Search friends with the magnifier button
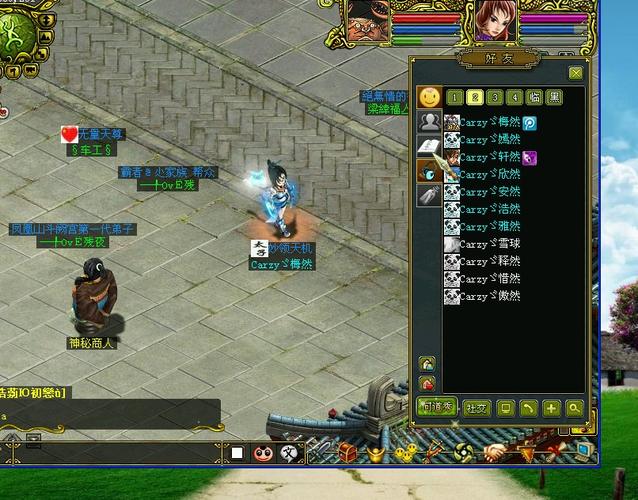This screenshot has width=638, height=500. coord(574,408)
